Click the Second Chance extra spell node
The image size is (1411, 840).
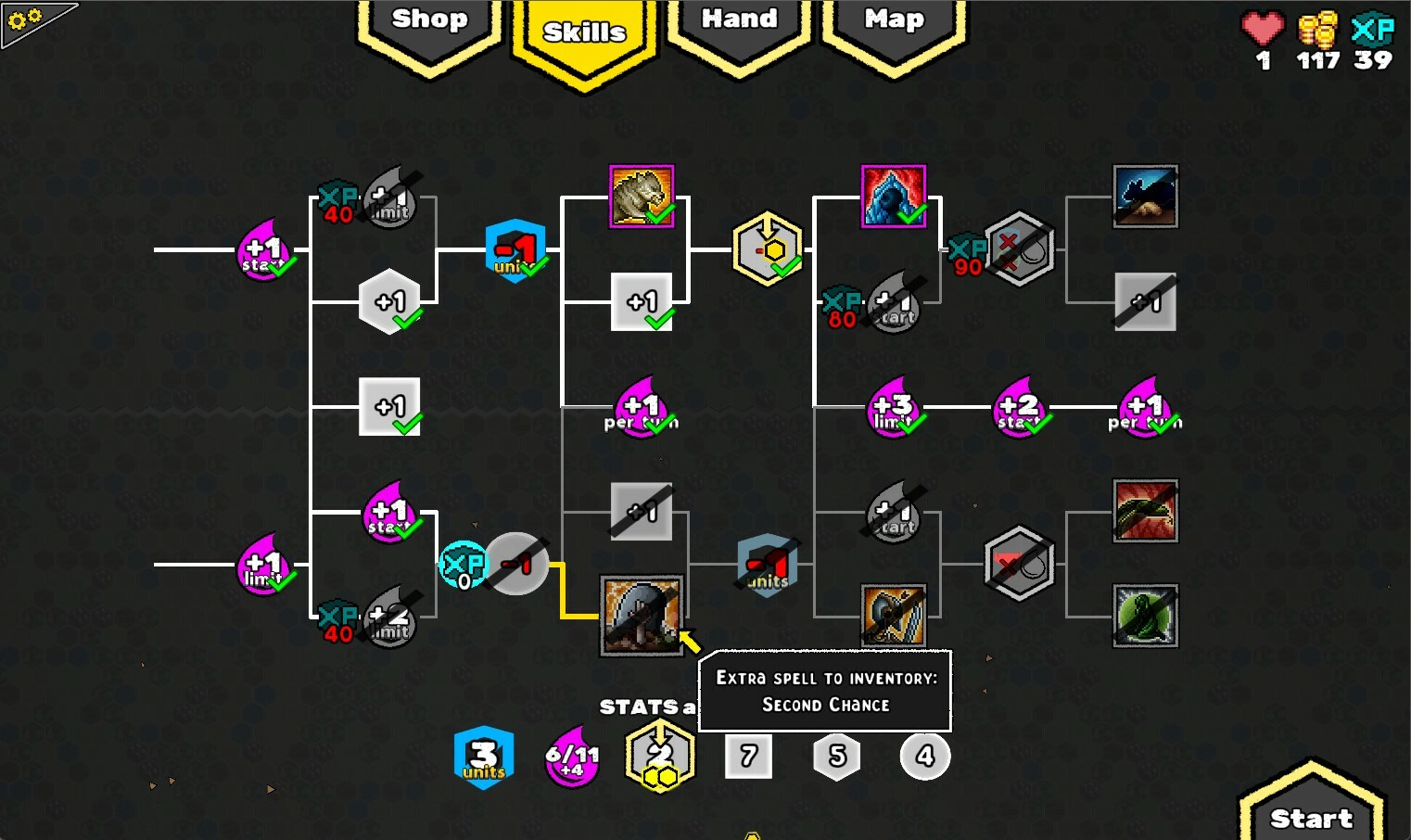coord(642,614)
